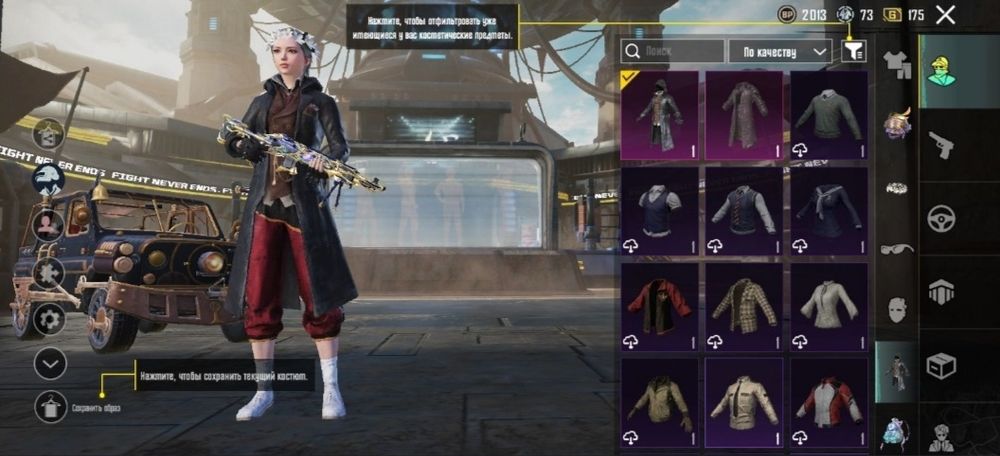Select the red and white racing jacket
1000x456 pixels.
[x=829, y=402]
